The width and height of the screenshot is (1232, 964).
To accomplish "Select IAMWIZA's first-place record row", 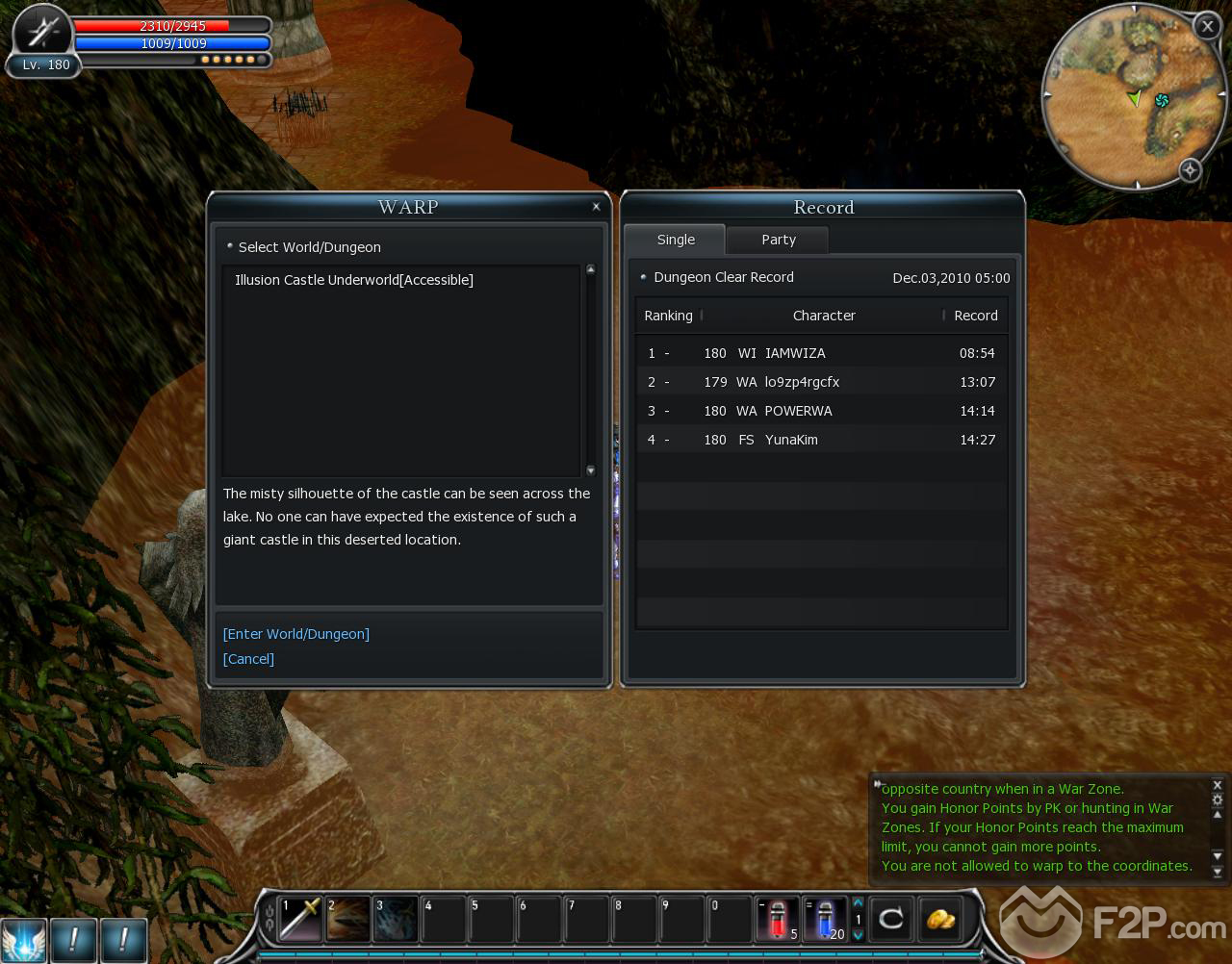I will tap(820, 353).
